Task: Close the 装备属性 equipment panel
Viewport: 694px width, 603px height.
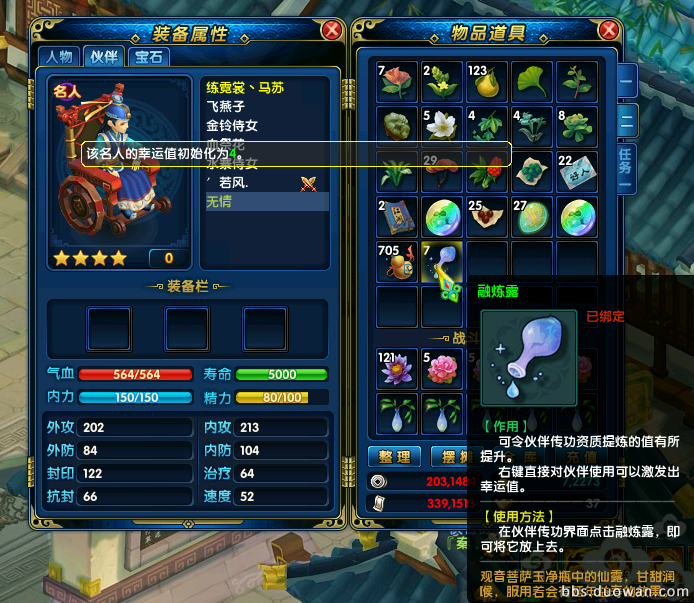Action: point(331,31)
